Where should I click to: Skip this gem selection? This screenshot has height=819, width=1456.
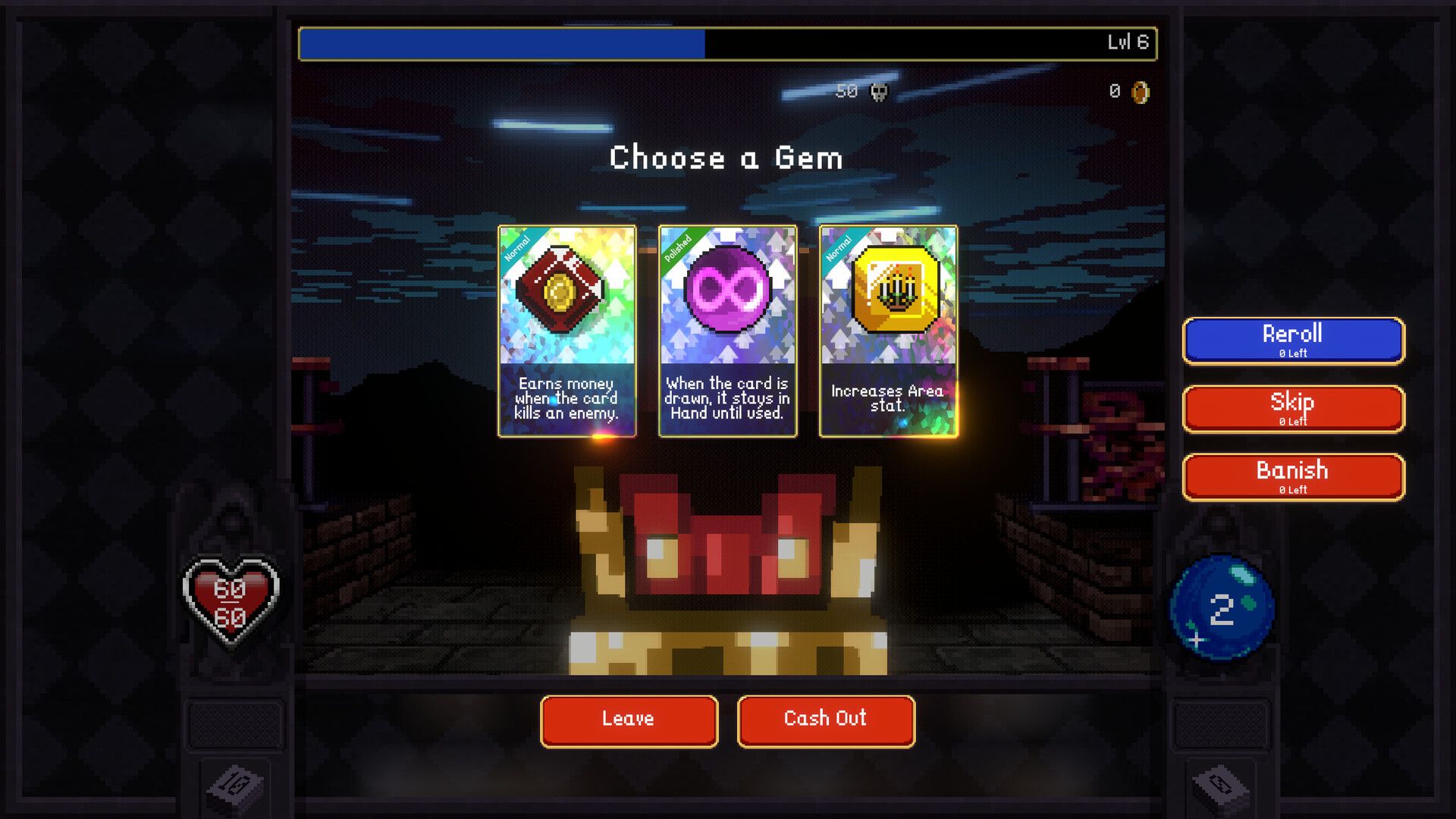1292,408
